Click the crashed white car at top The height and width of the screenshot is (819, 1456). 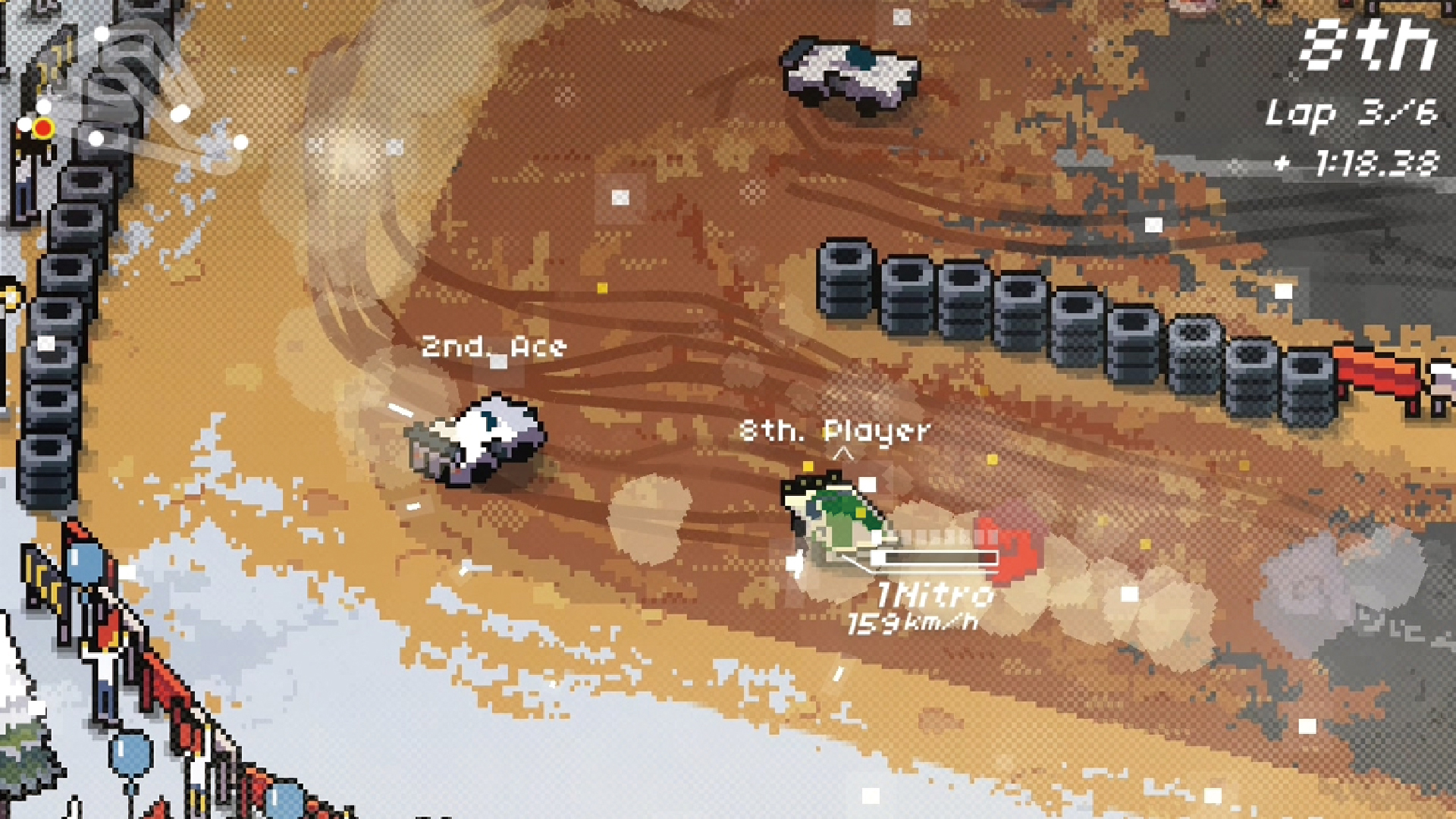pos(849,72)
